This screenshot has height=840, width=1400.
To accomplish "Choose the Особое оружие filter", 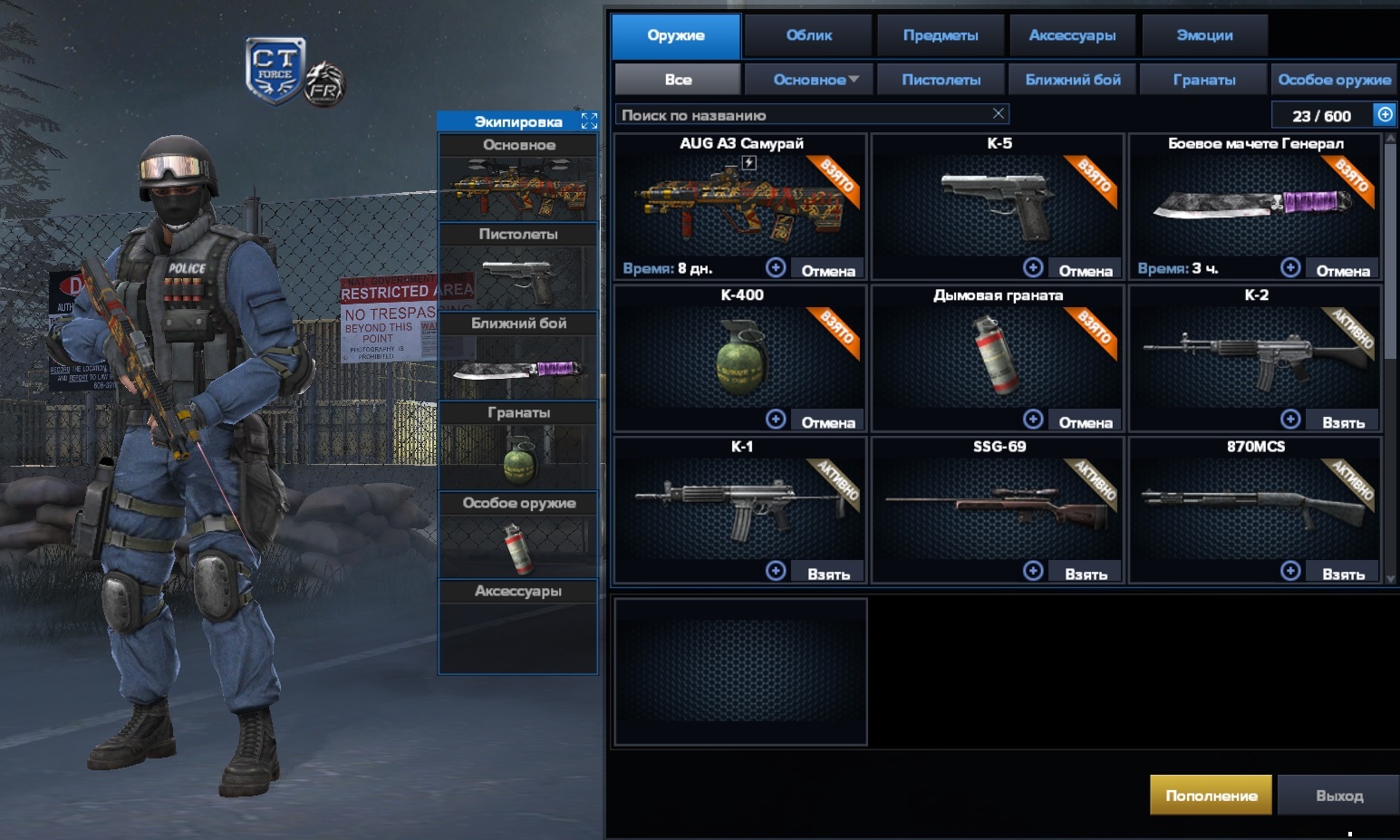I will pos(1334,80).
